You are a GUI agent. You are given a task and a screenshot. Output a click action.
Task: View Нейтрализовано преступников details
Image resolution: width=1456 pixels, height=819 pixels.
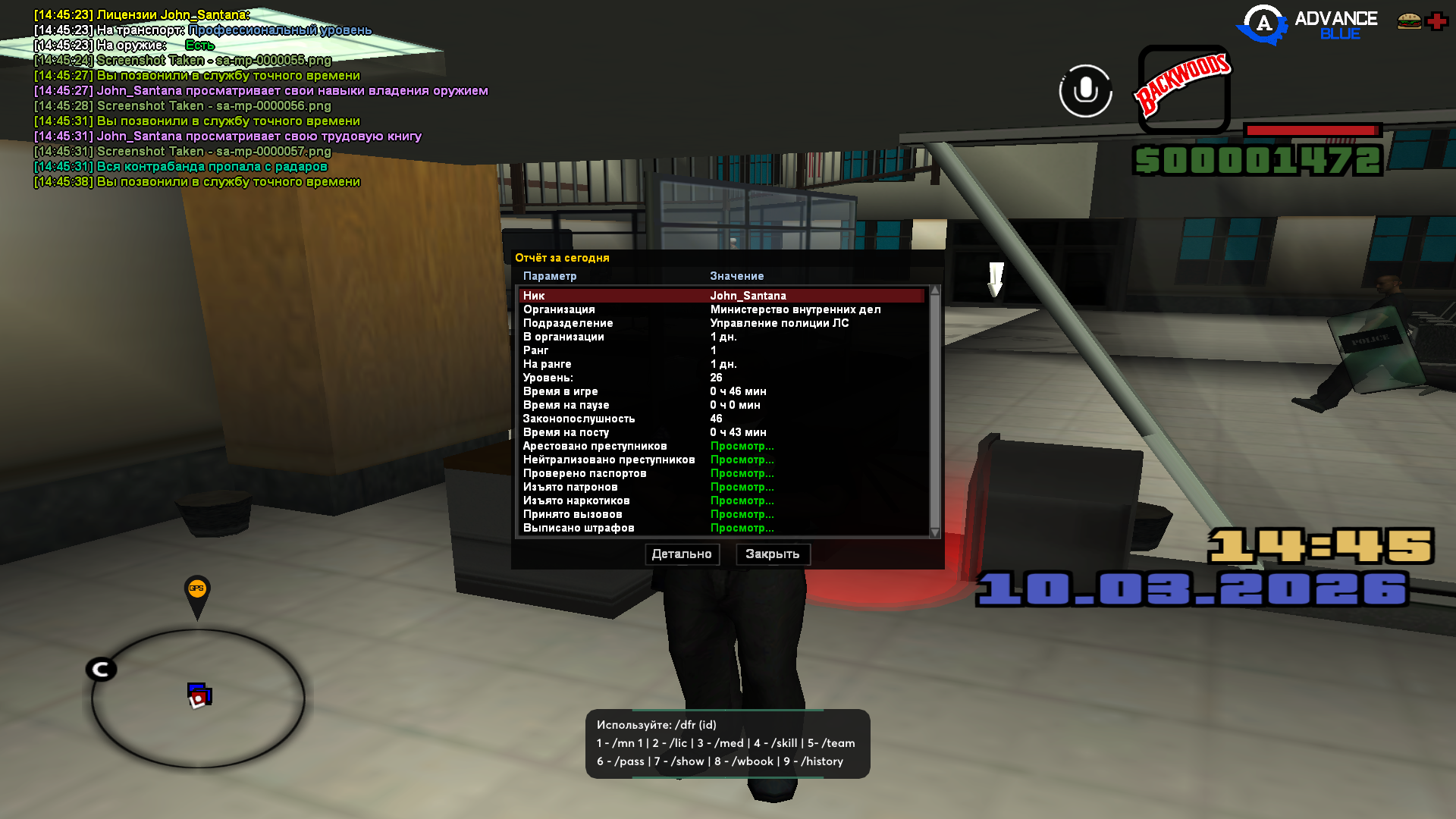(742, 460)
